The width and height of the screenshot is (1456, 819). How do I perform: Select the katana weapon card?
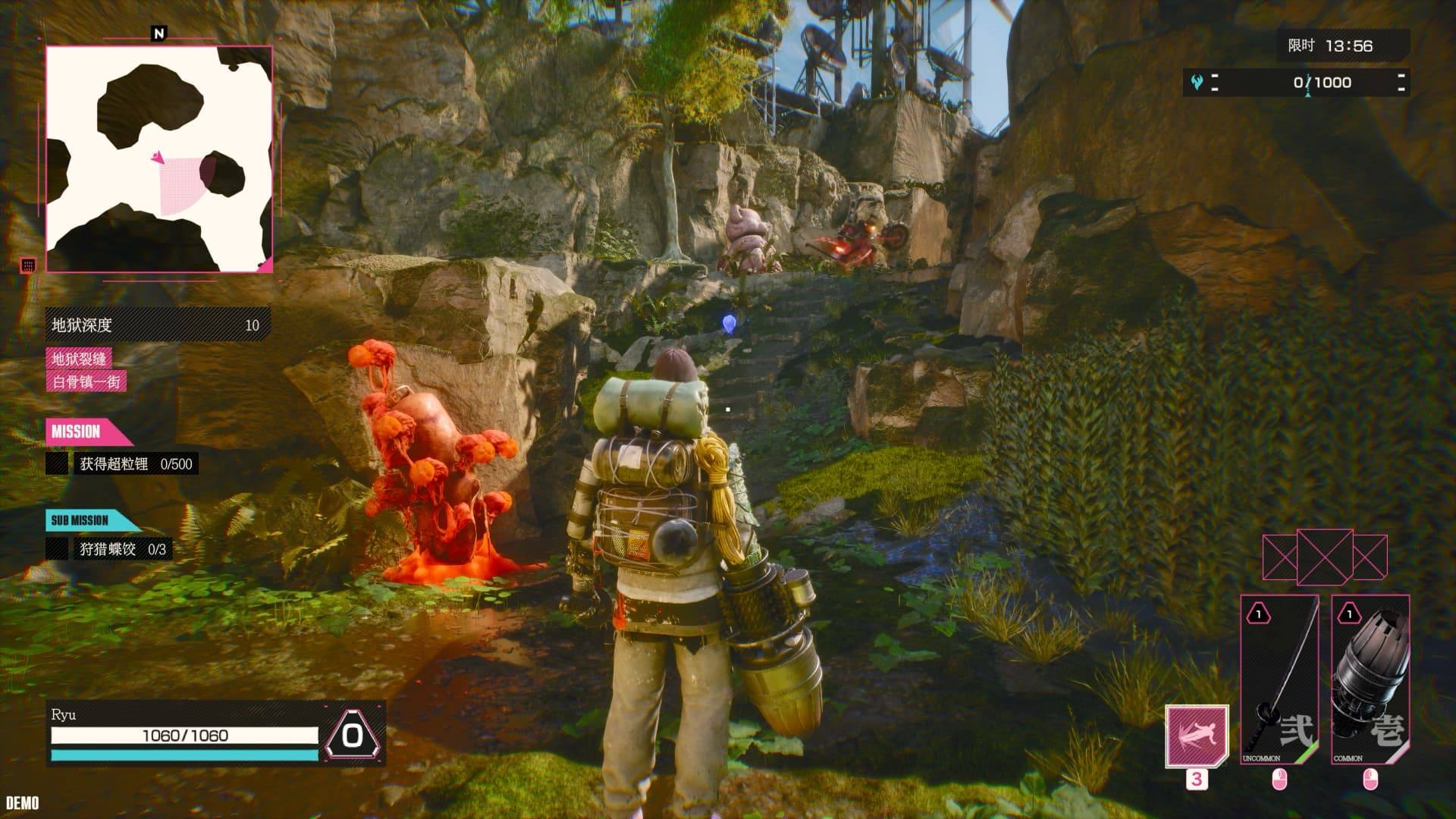click(x=1279, y=680)
